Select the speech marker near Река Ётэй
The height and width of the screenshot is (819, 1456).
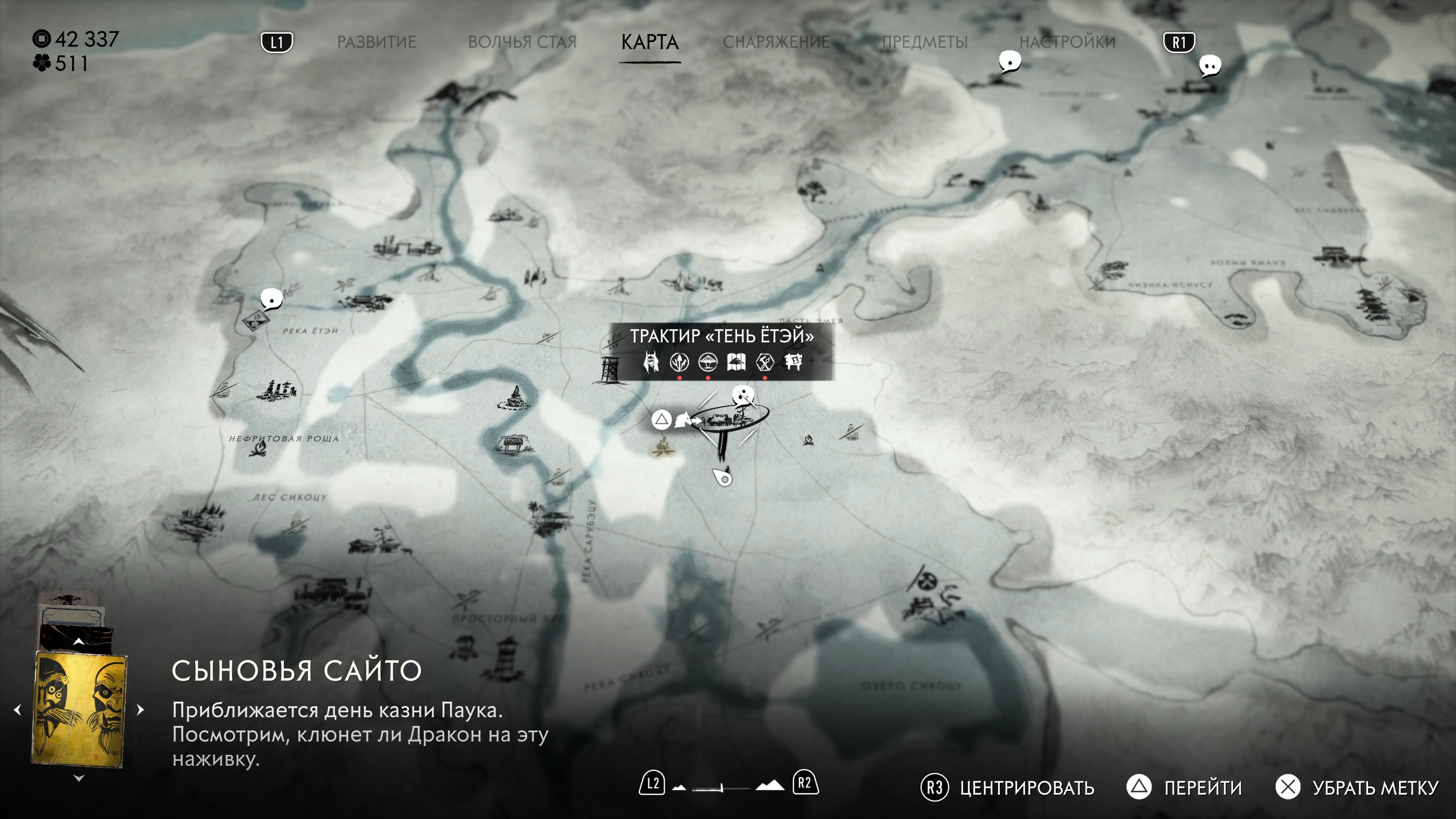pos(271,299)
